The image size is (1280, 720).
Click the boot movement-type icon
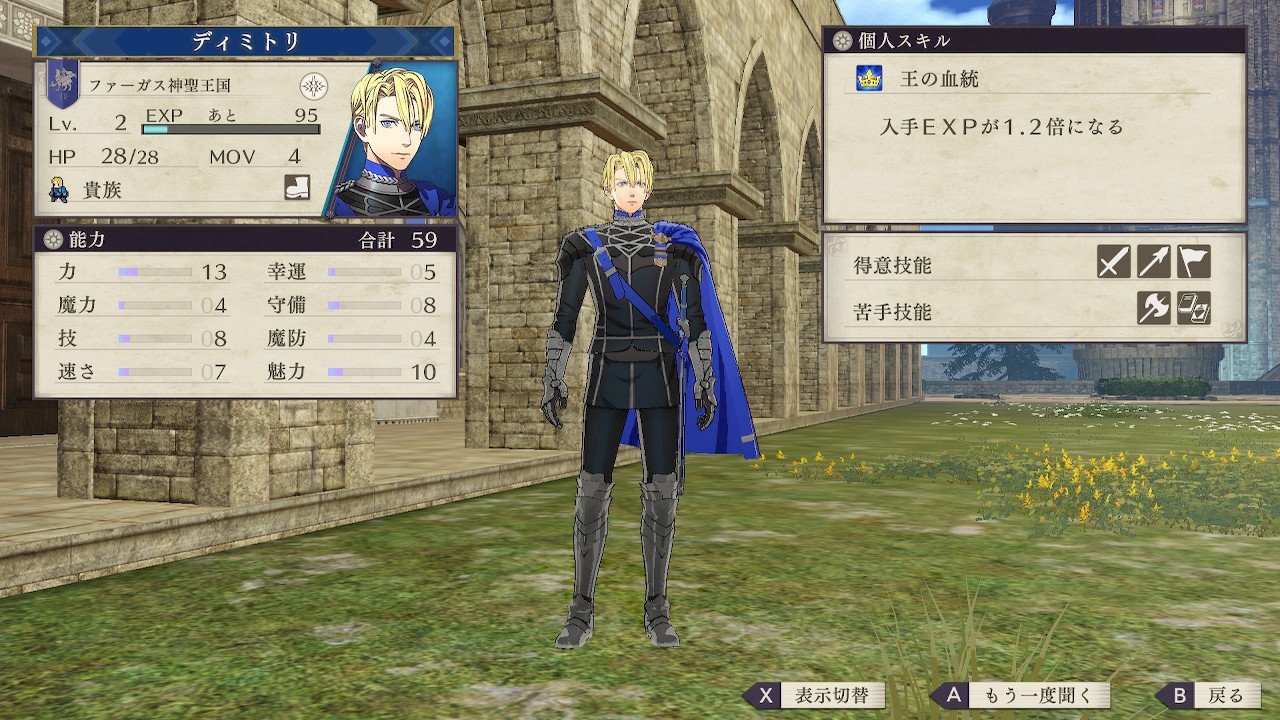click(x=297, y=187)
